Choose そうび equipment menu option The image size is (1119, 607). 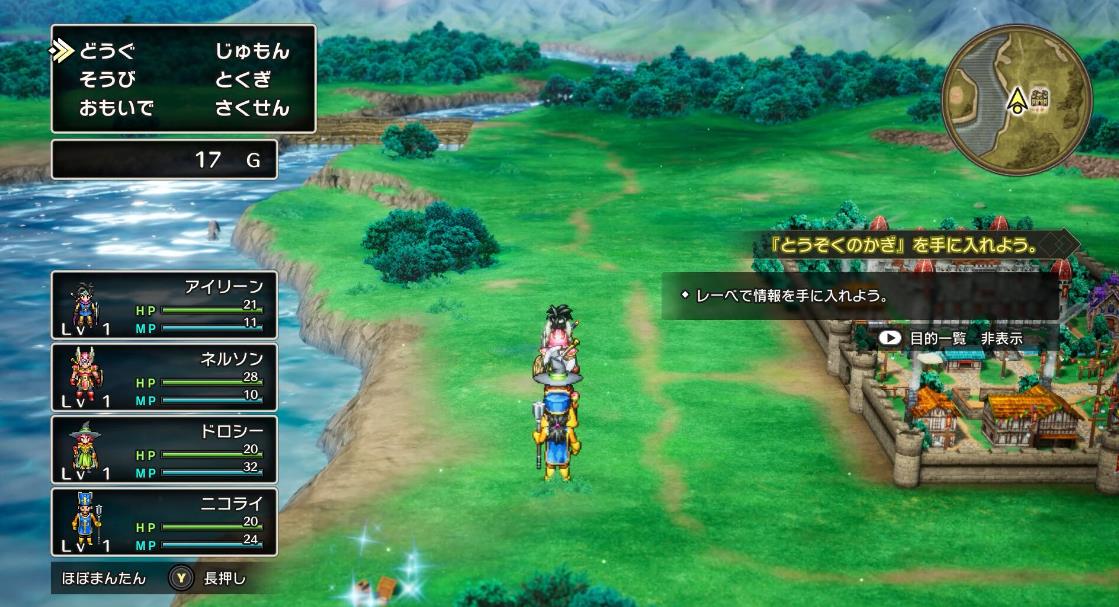pos(106,79)
